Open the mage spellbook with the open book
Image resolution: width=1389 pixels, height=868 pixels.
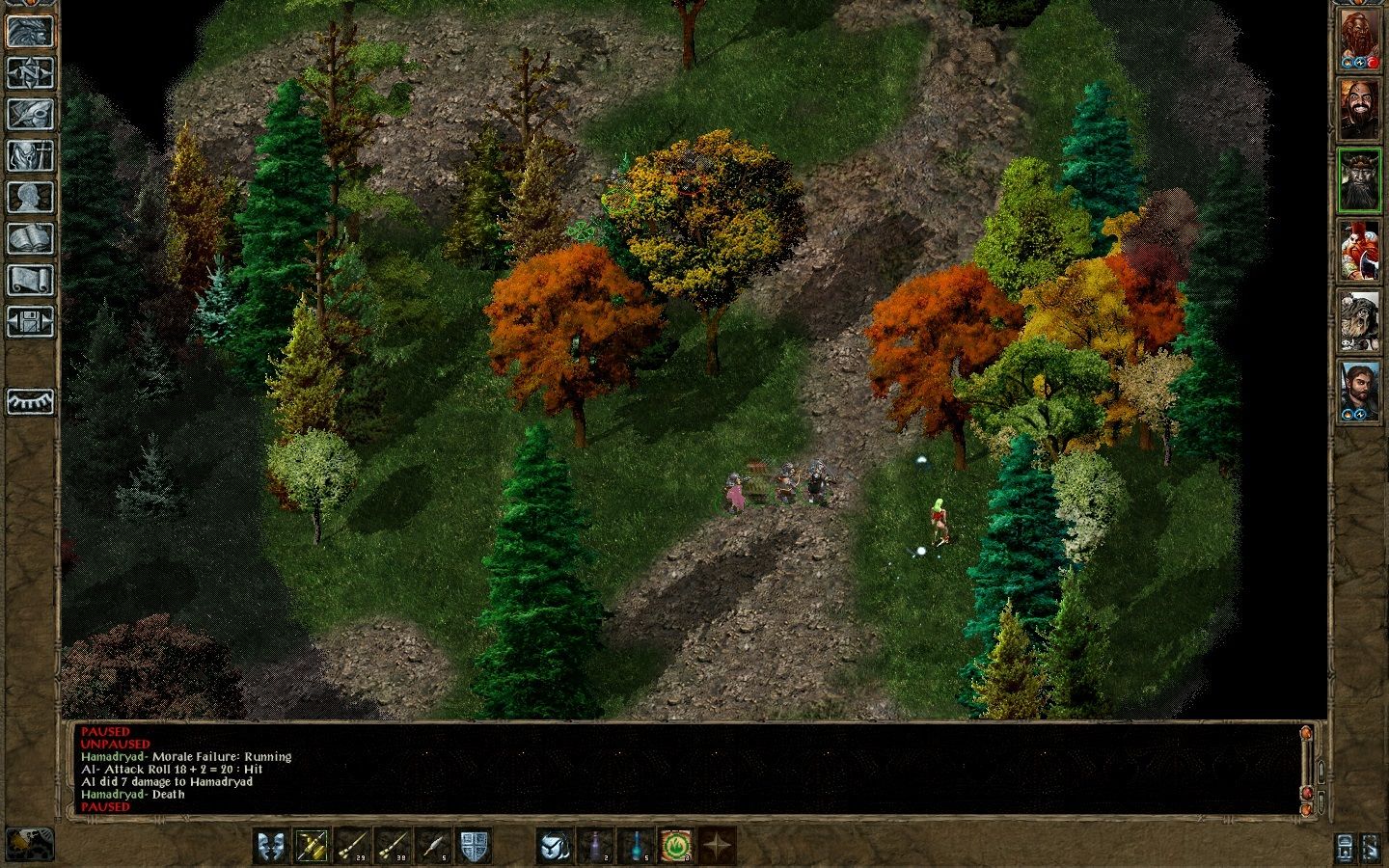[x=30, y=238]
